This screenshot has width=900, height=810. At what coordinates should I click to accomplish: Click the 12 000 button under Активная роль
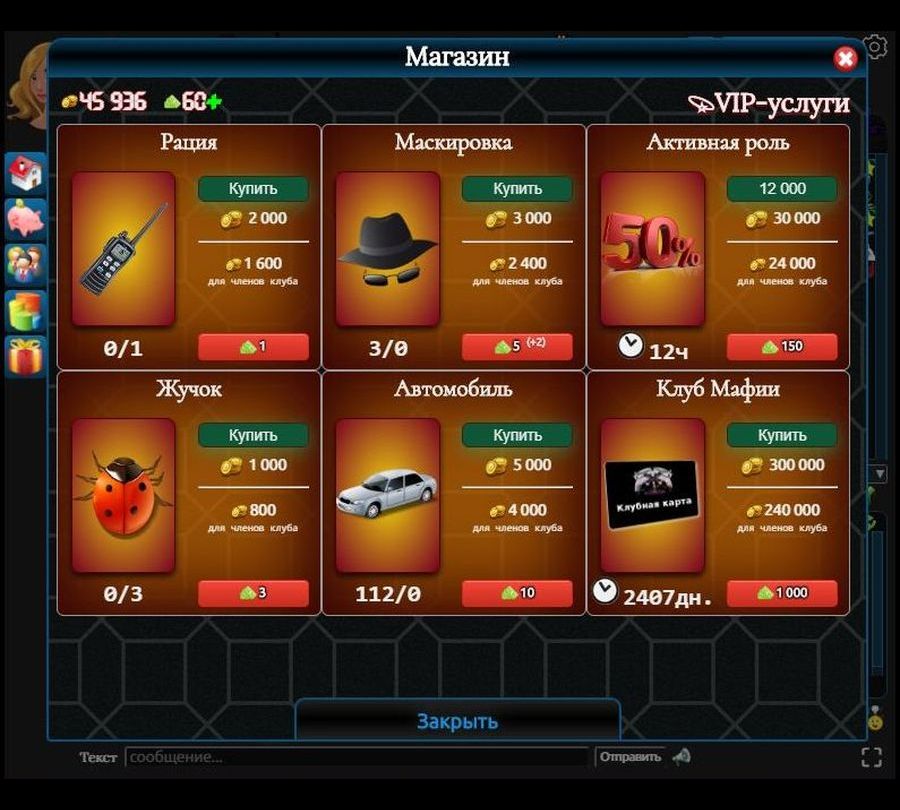[x=782, y=189]
